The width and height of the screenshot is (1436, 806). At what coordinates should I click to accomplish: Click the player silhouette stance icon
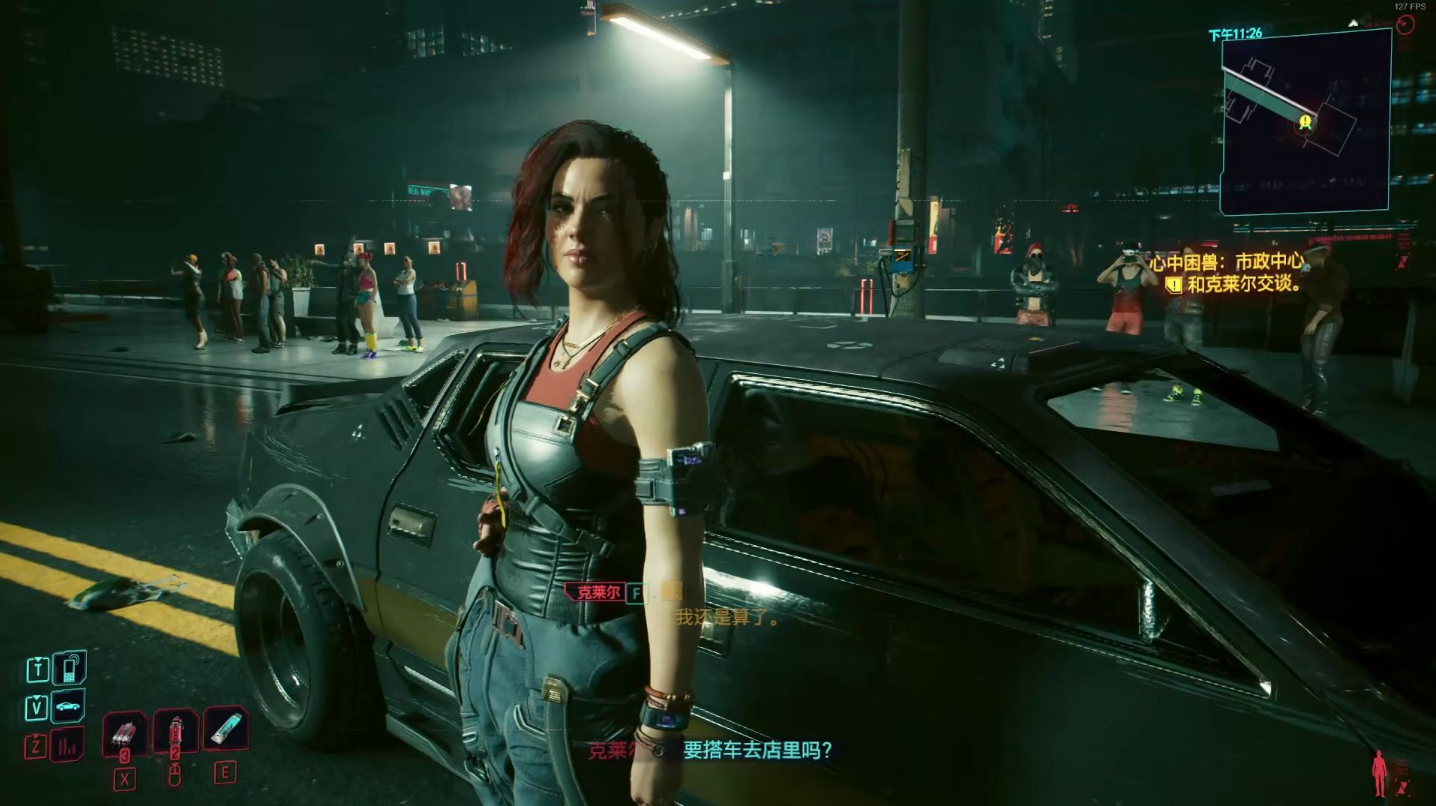tap(1380, 773)
